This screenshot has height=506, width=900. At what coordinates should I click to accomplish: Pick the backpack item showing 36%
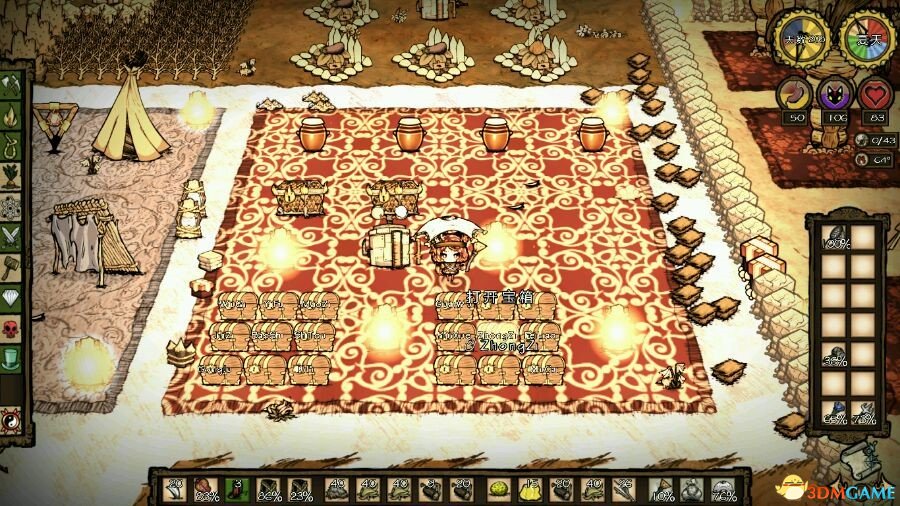[836, 354]
